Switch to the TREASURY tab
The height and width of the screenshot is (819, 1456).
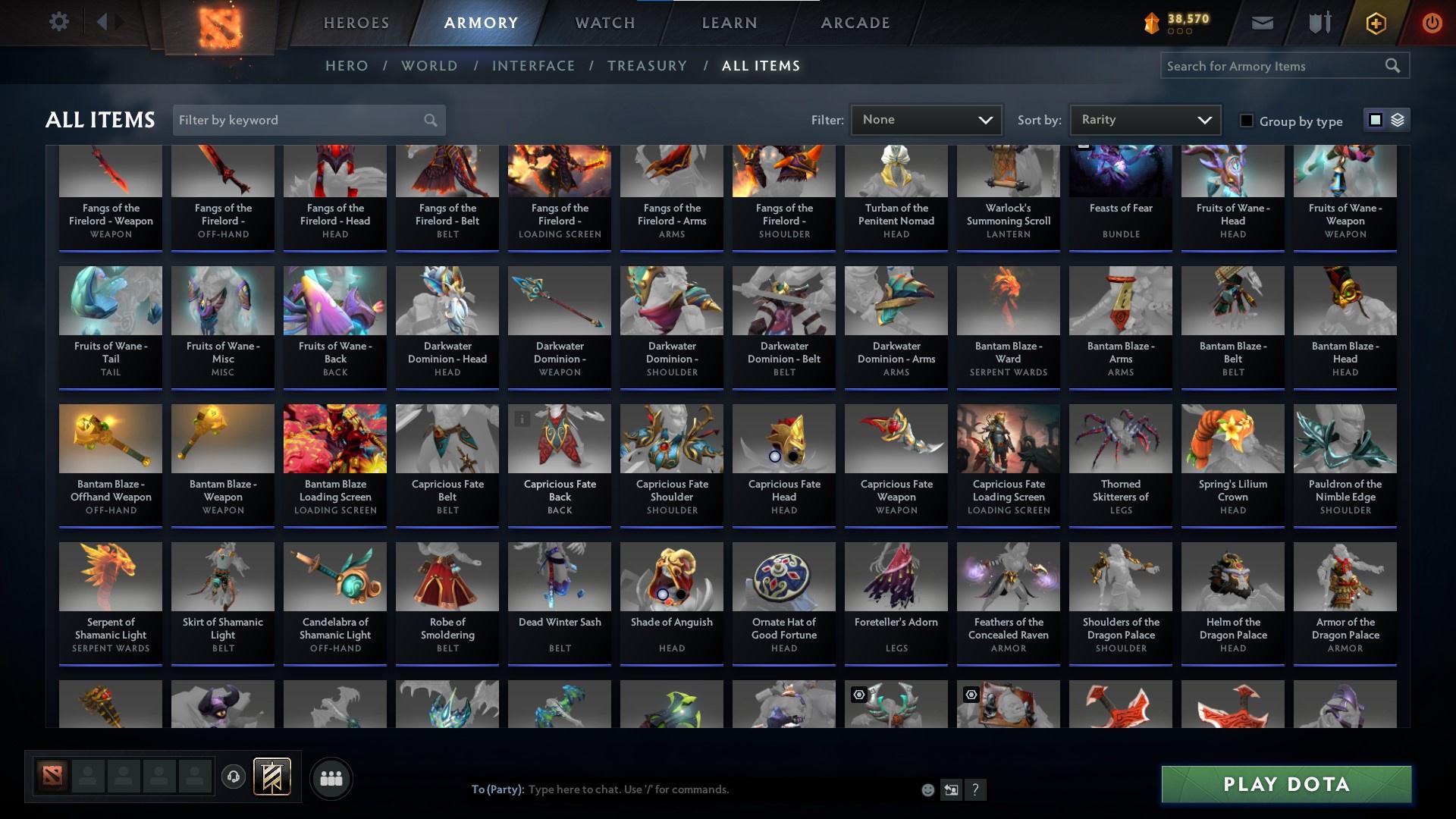(647, 66)
